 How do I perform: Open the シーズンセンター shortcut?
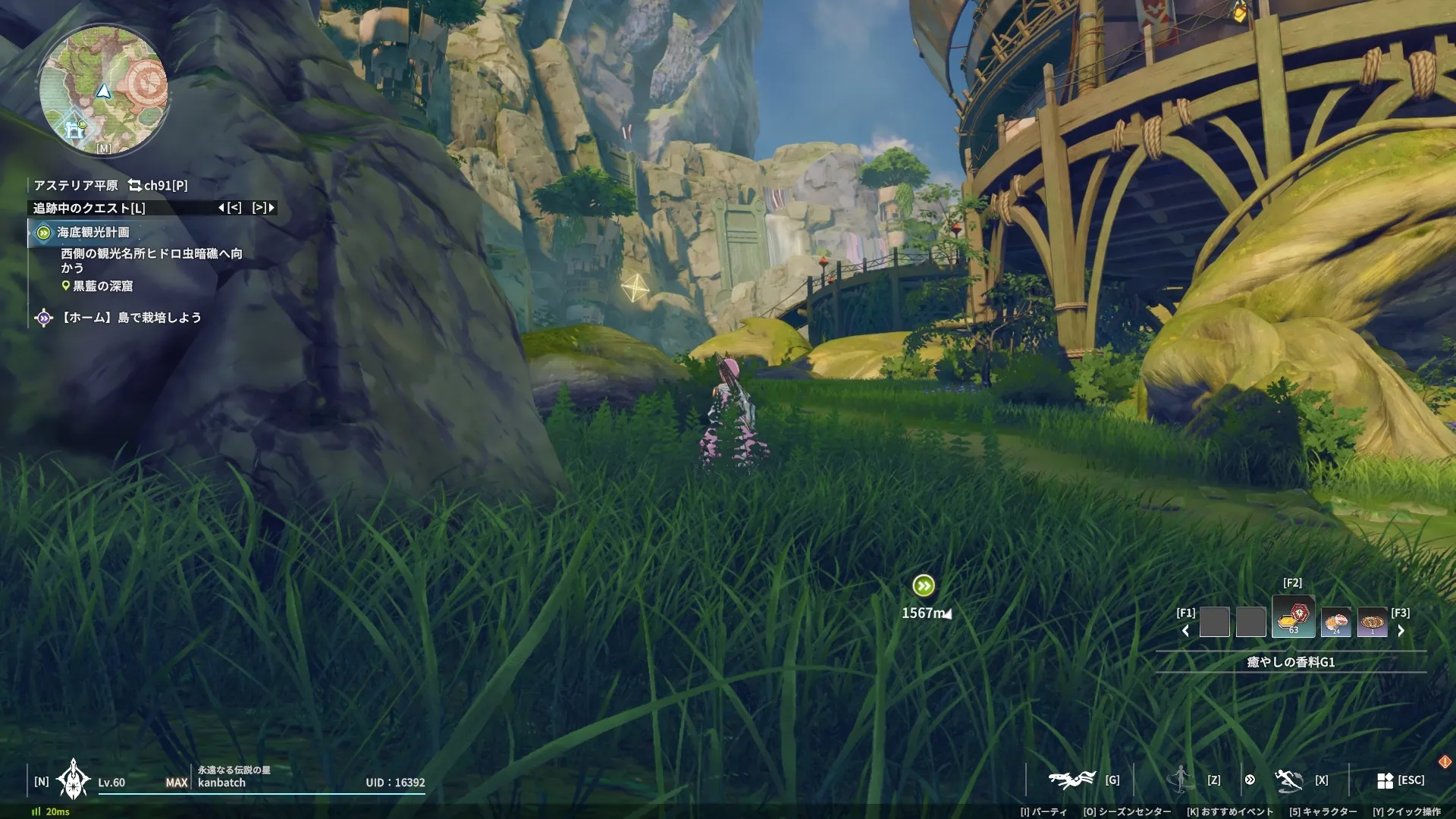point(1128,811)
